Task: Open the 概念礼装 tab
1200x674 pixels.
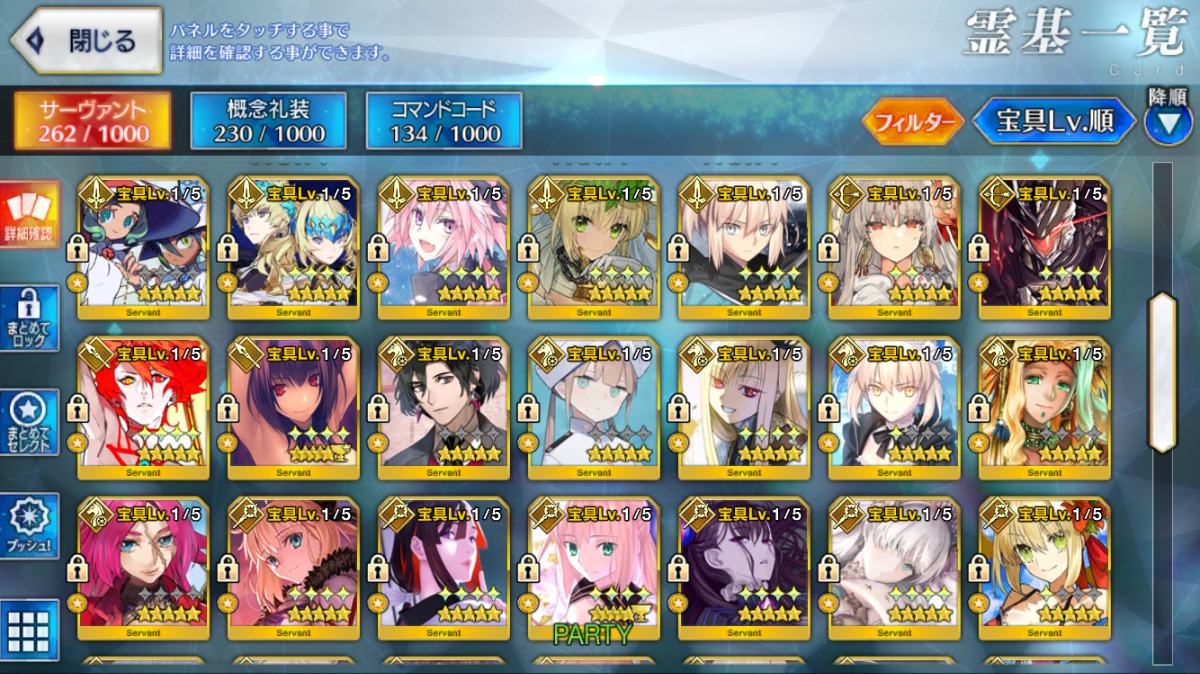Action: pos(268,121)
